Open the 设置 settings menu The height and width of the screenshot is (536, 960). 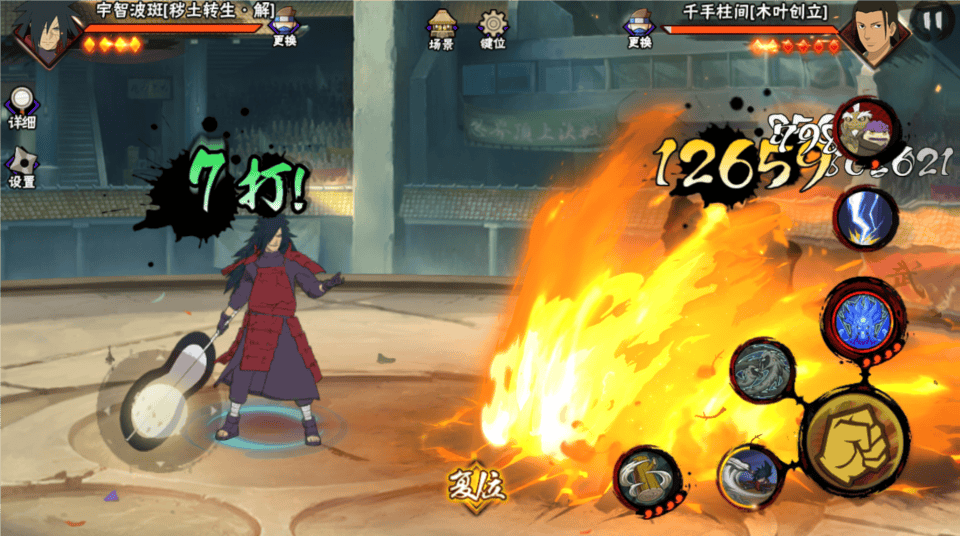click(22, 168)
